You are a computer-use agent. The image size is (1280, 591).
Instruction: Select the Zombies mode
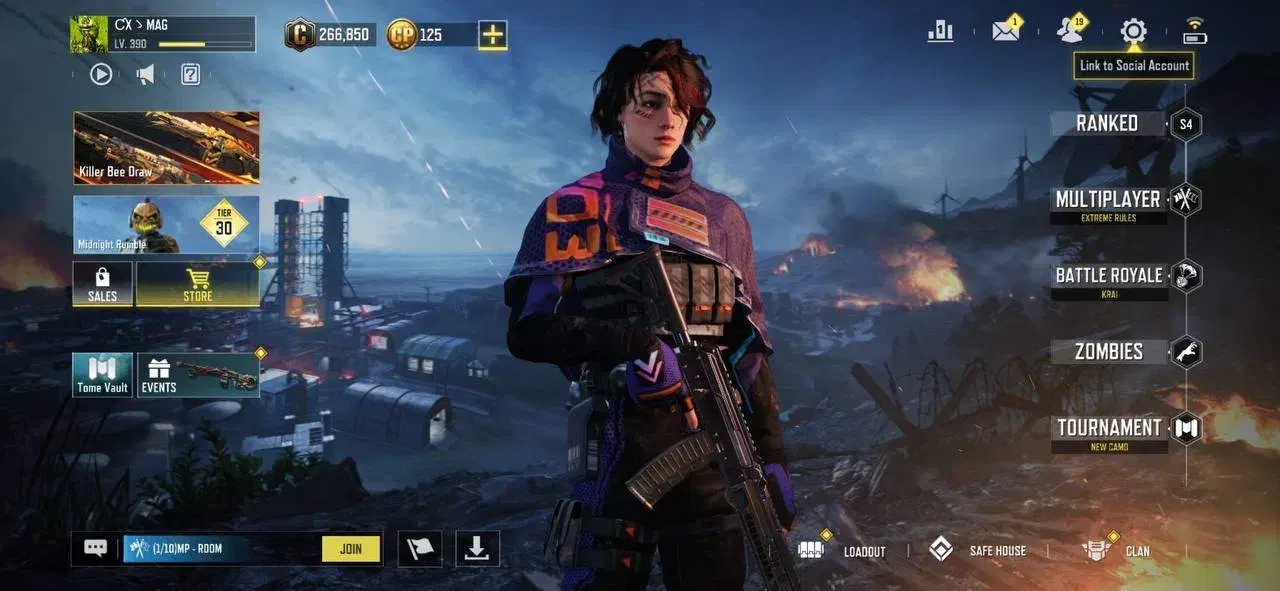pyautogui.click(x=1109, y=352)
